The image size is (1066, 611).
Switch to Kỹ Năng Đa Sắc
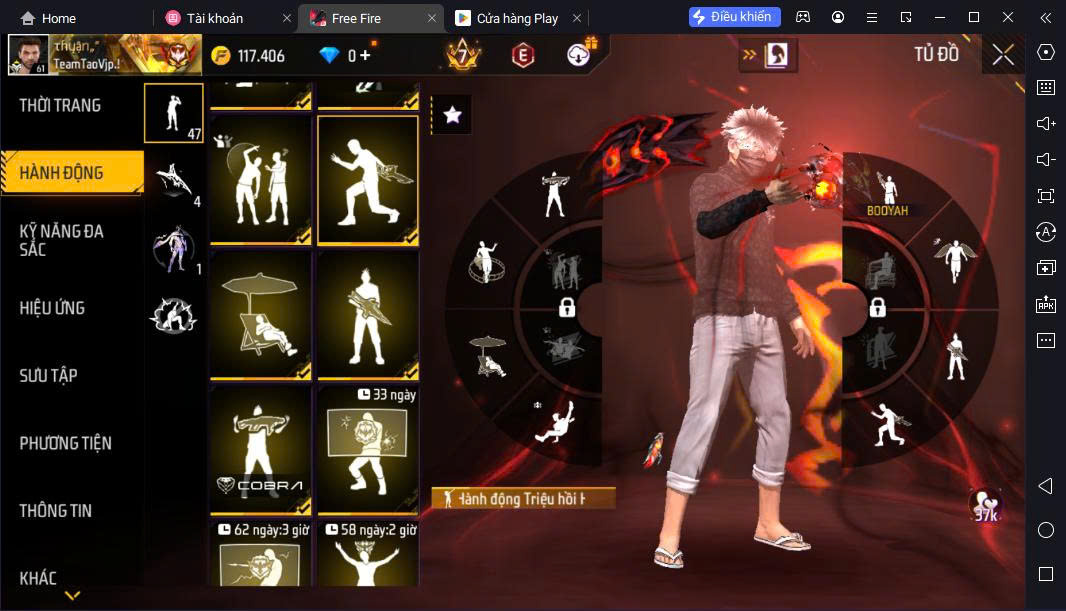click(x=62, y=240)
